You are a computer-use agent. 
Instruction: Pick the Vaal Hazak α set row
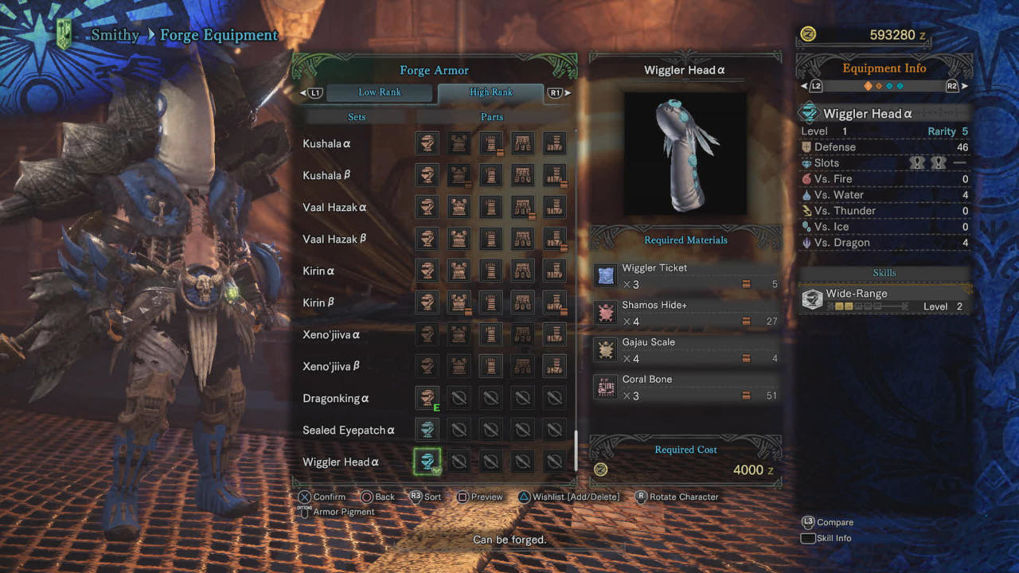tap(334, 208)
